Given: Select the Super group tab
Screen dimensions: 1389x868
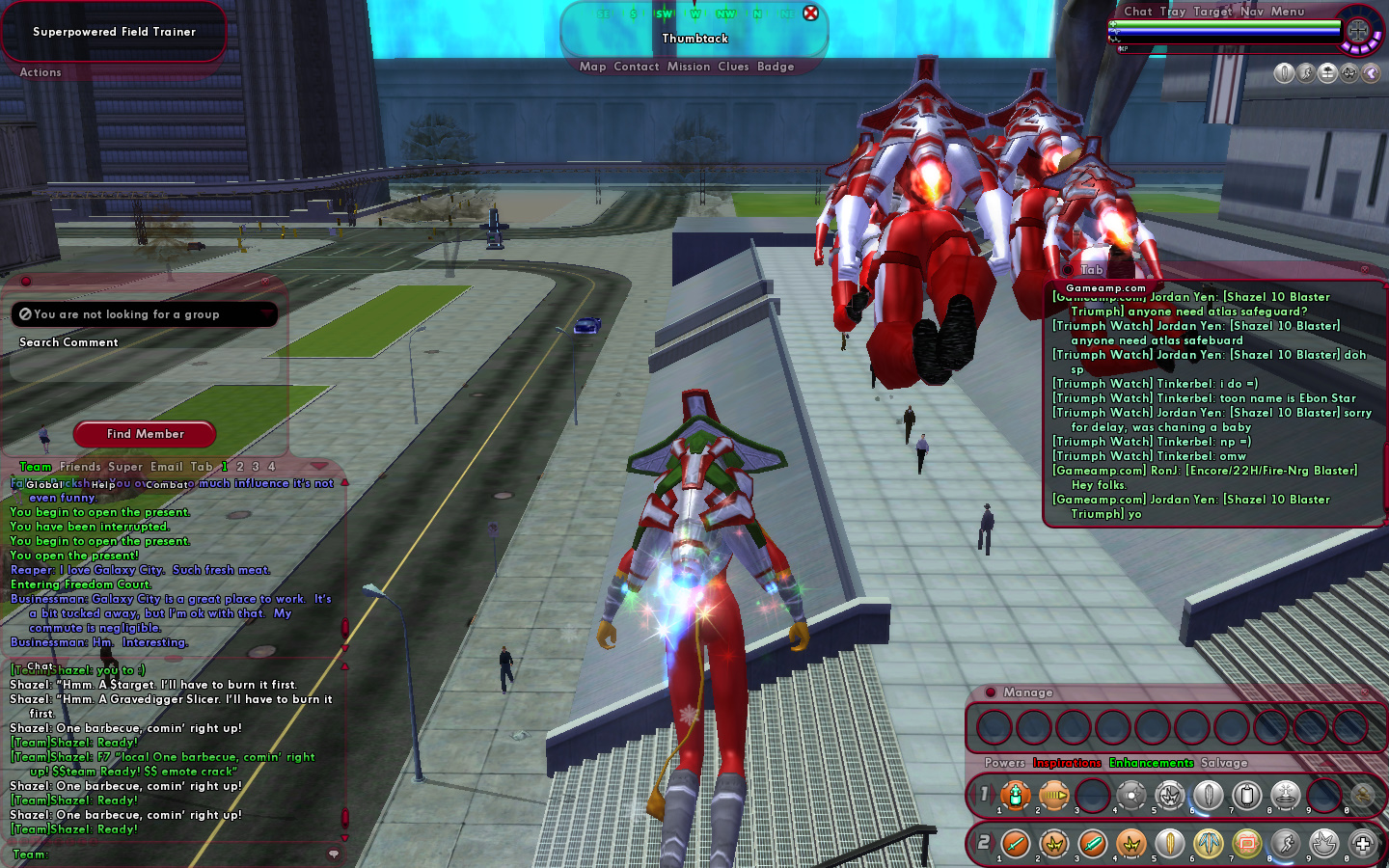Looking at the screenshot, I should (125, 467).
